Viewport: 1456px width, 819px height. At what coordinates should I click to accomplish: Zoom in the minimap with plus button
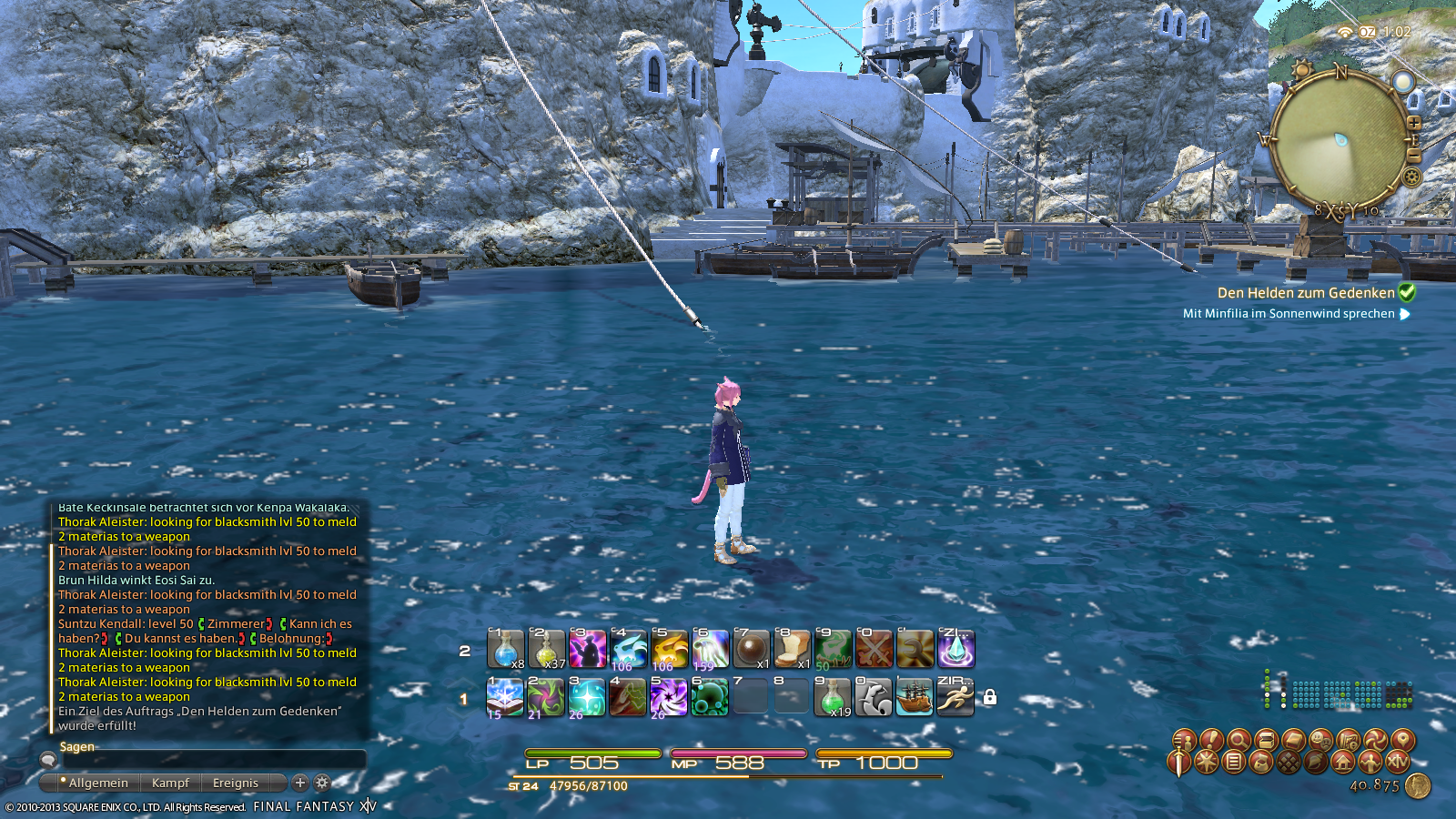point(1413,122)
